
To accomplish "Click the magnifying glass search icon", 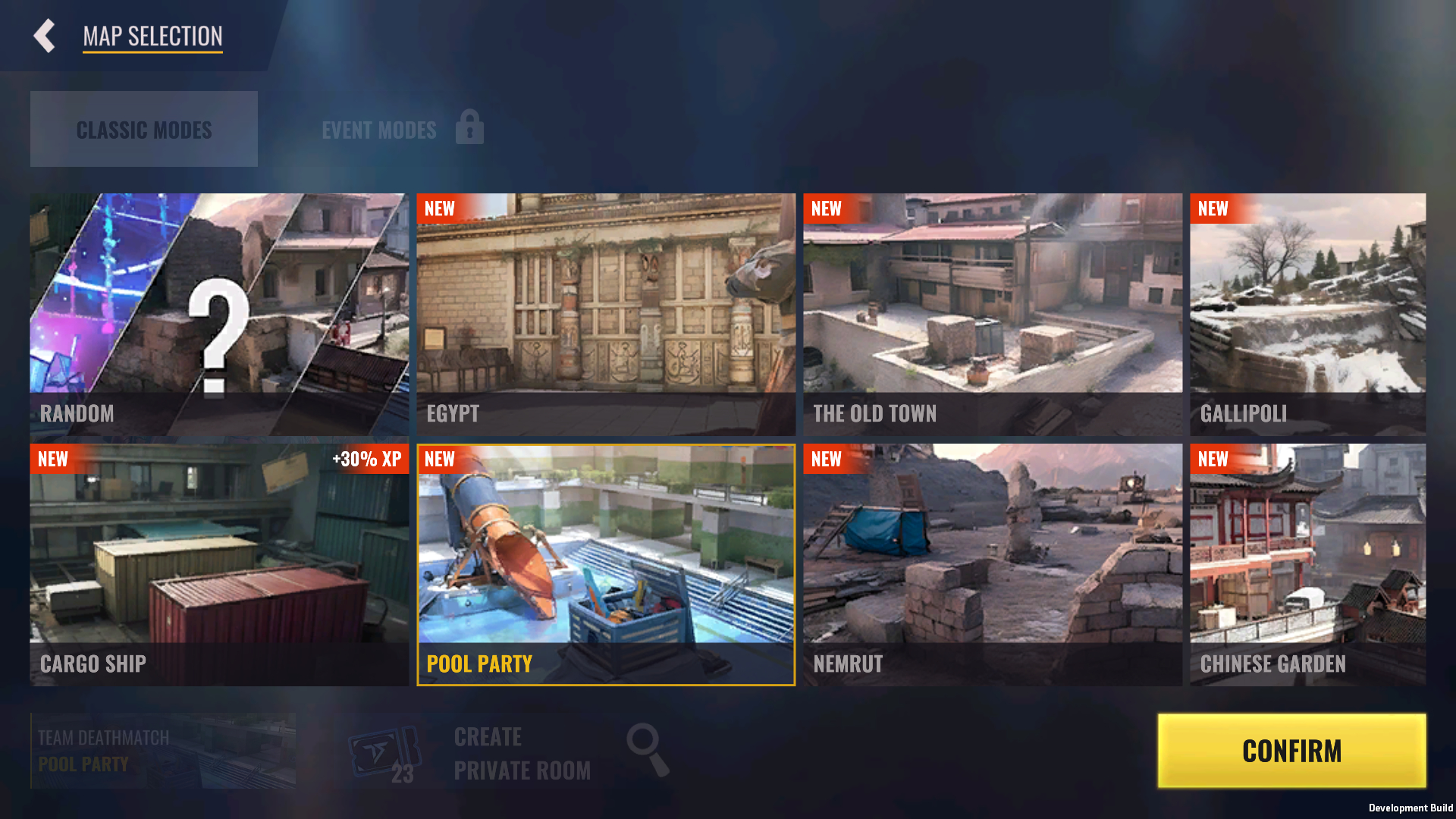I will 648,749.
